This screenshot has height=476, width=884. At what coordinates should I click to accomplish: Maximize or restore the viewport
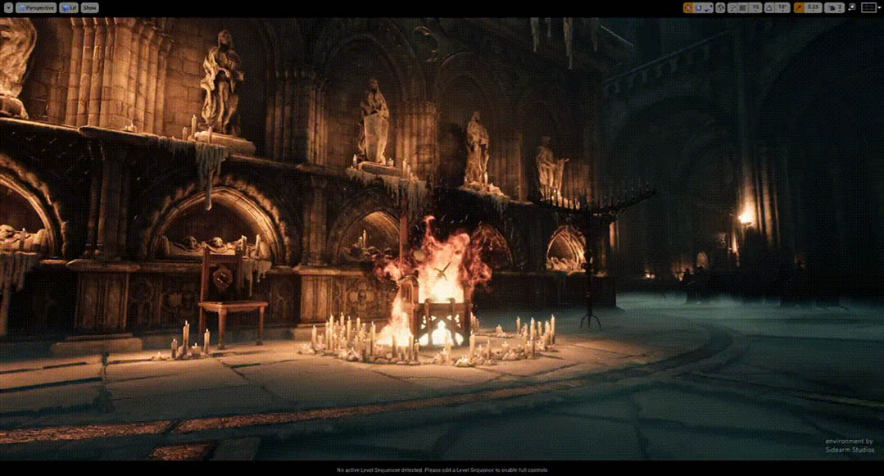pyautogui.click(x=852, y=7)
